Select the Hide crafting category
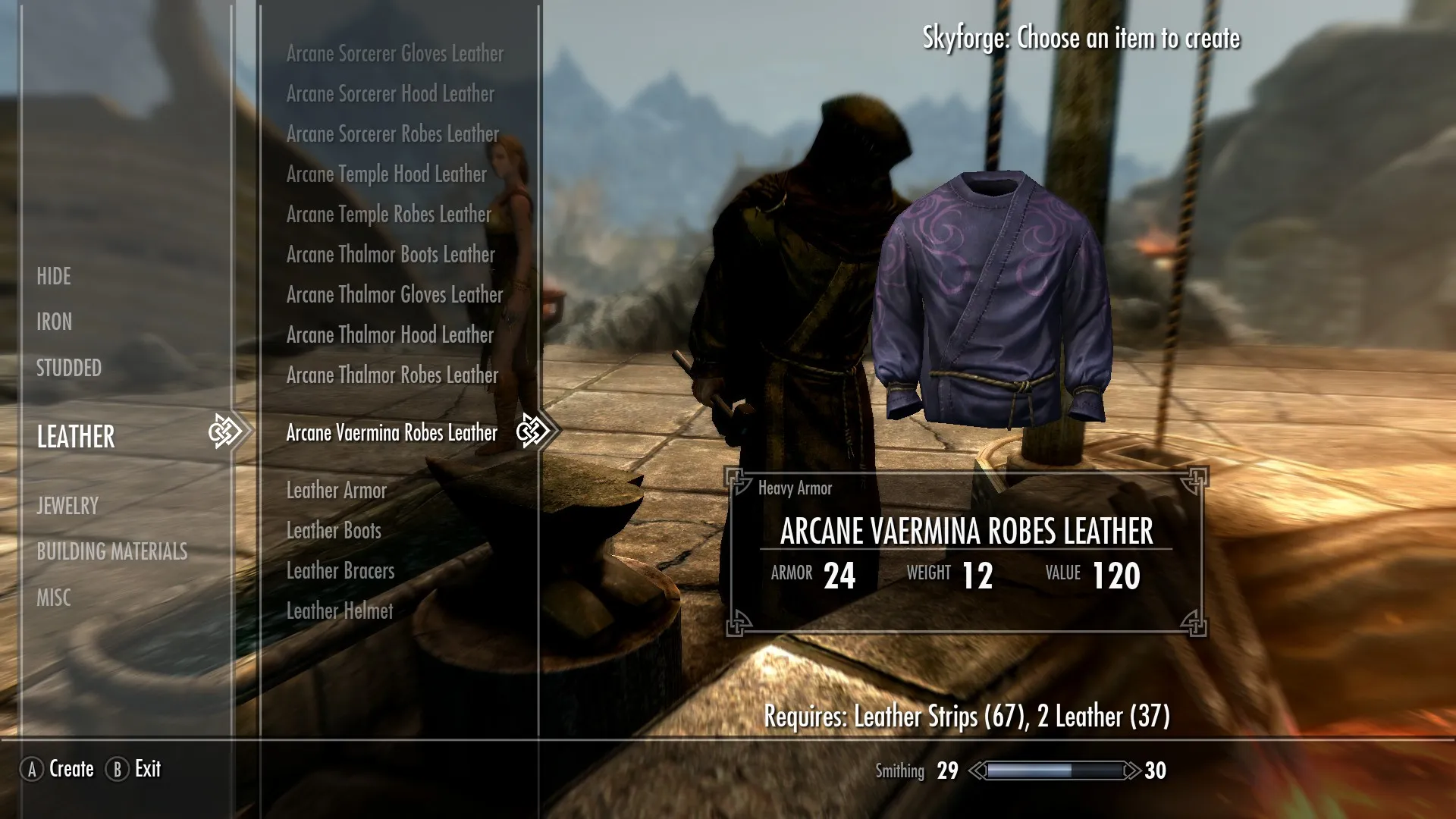Screen dimensions: 1456x819 click(54, 276)
